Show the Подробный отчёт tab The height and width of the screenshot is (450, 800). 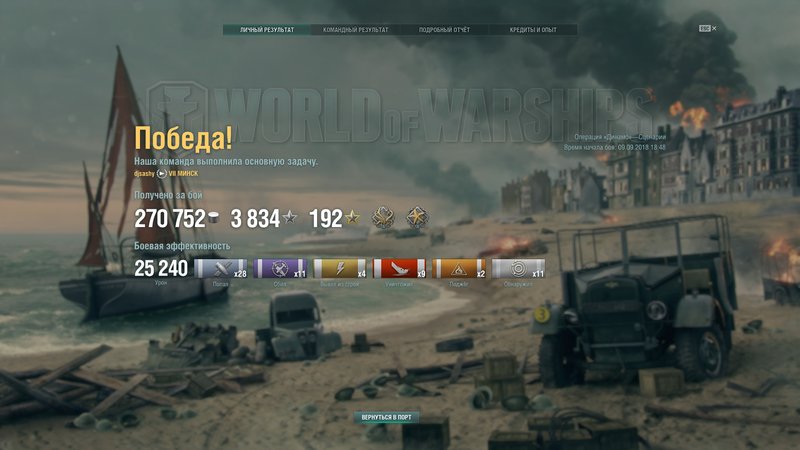point(443,30)
